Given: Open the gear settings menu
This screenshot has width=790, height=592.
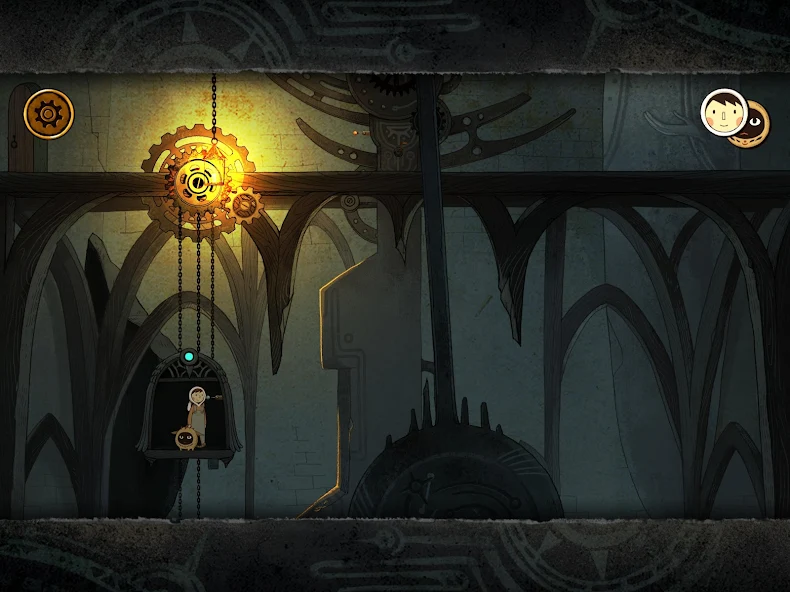Looking at the screenshot, I should pyautogui.click(x=49, y=114).
